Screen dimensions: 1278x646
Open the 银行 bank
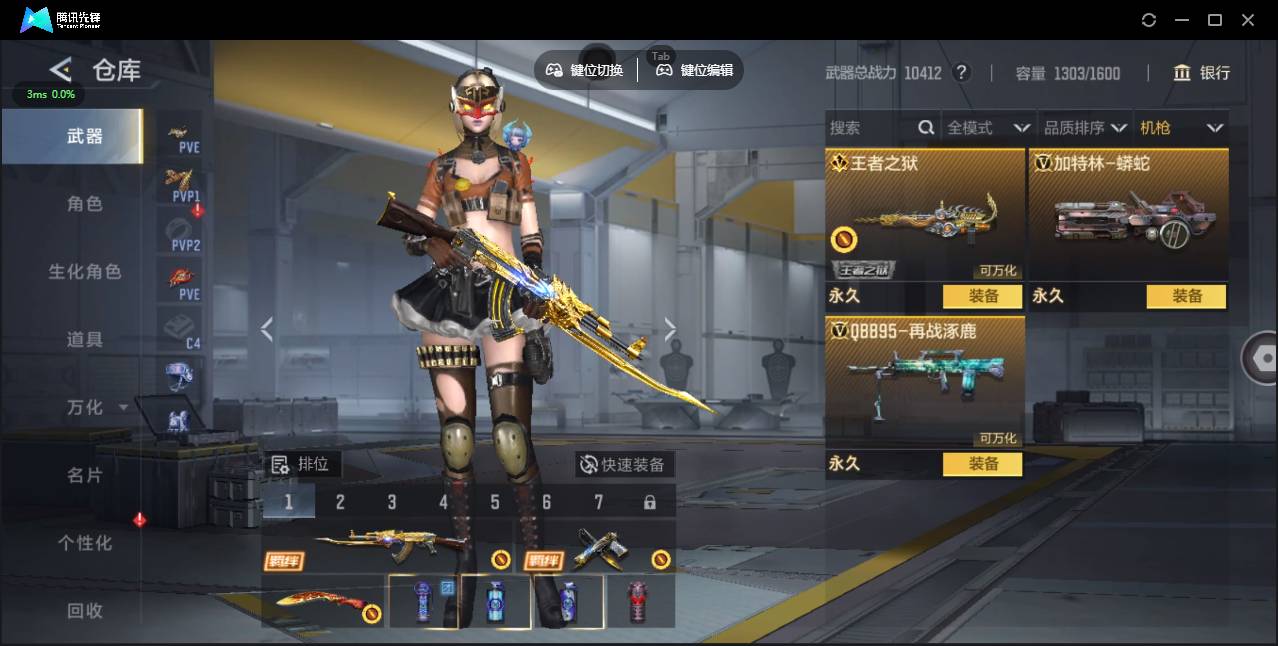coord(1202,73)
